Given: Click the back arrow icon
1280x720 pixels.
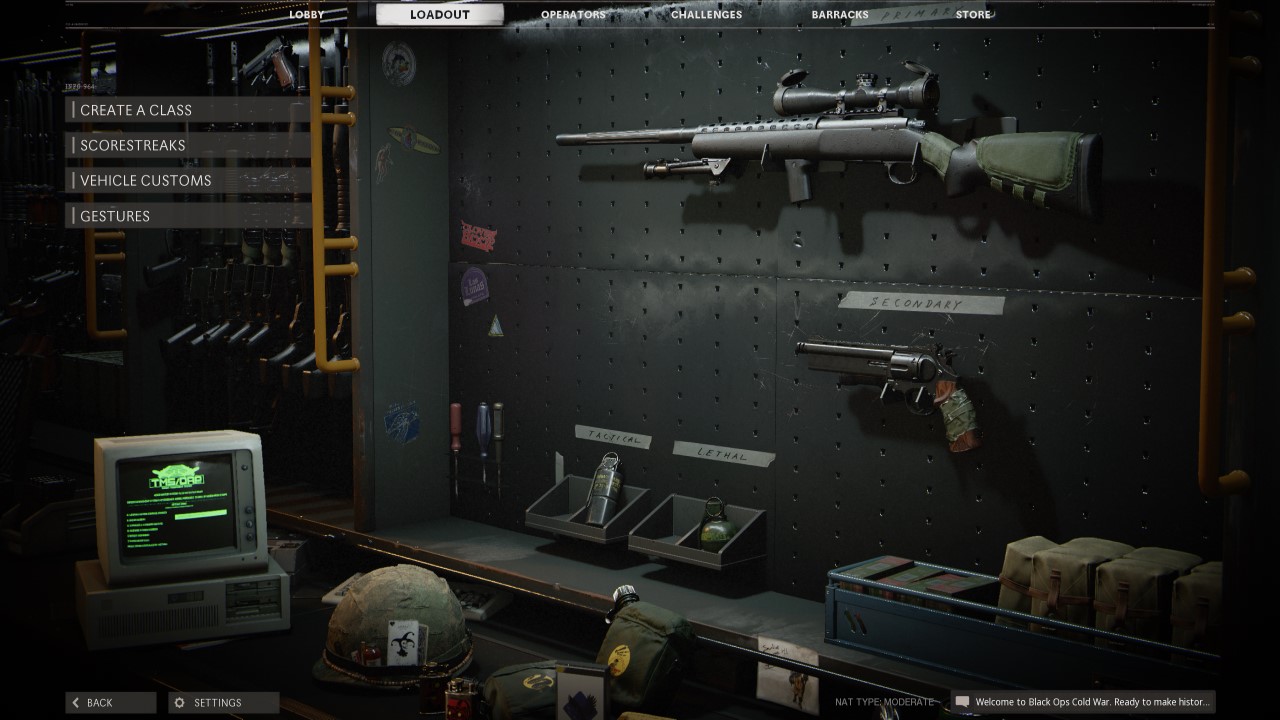Looking at the screenshot, I should point(75,702).
